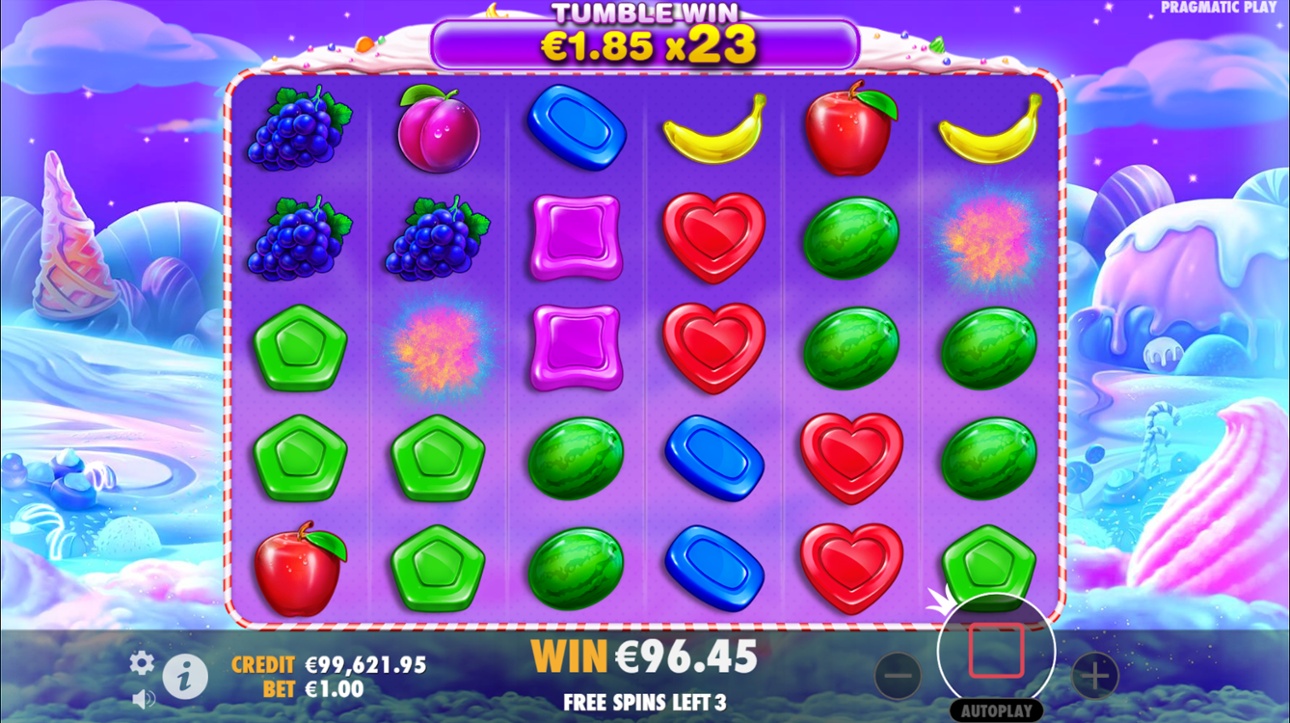Screen dimensions: 1290x723
Task: Open the game settings gear icon
Action: [x=141, y=662]
